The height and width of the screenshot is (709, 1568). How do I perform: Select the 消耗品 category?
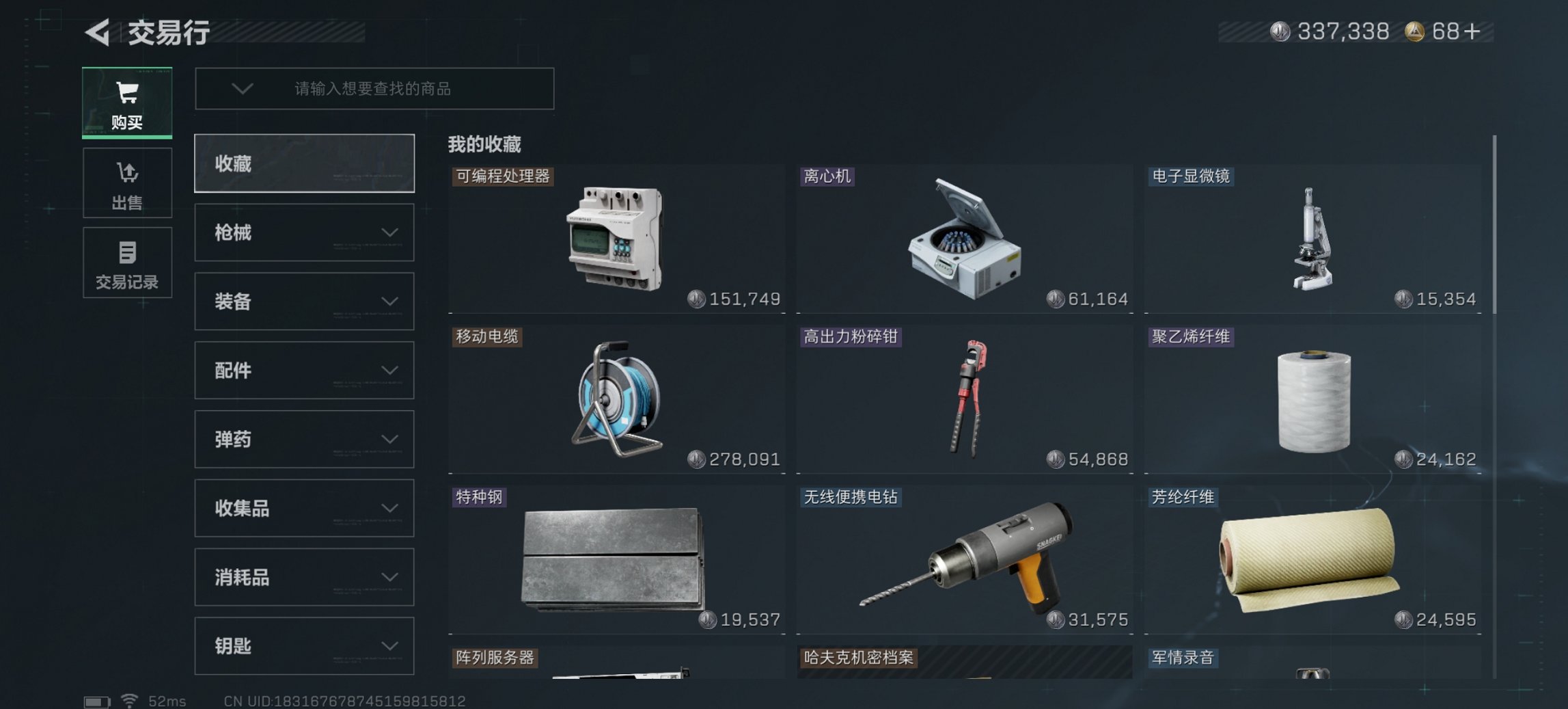[303, 576]
